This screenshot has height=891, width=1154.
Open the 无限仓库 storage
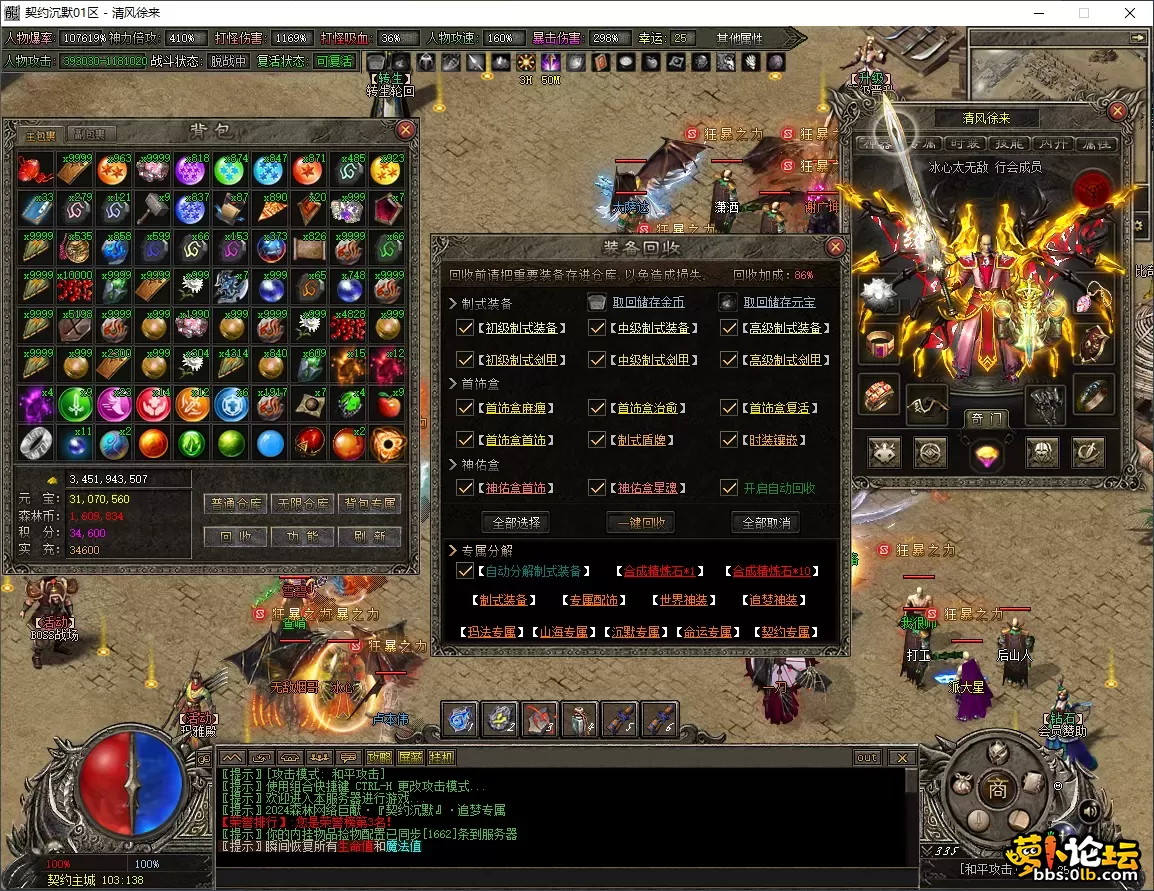pos(302,504)
